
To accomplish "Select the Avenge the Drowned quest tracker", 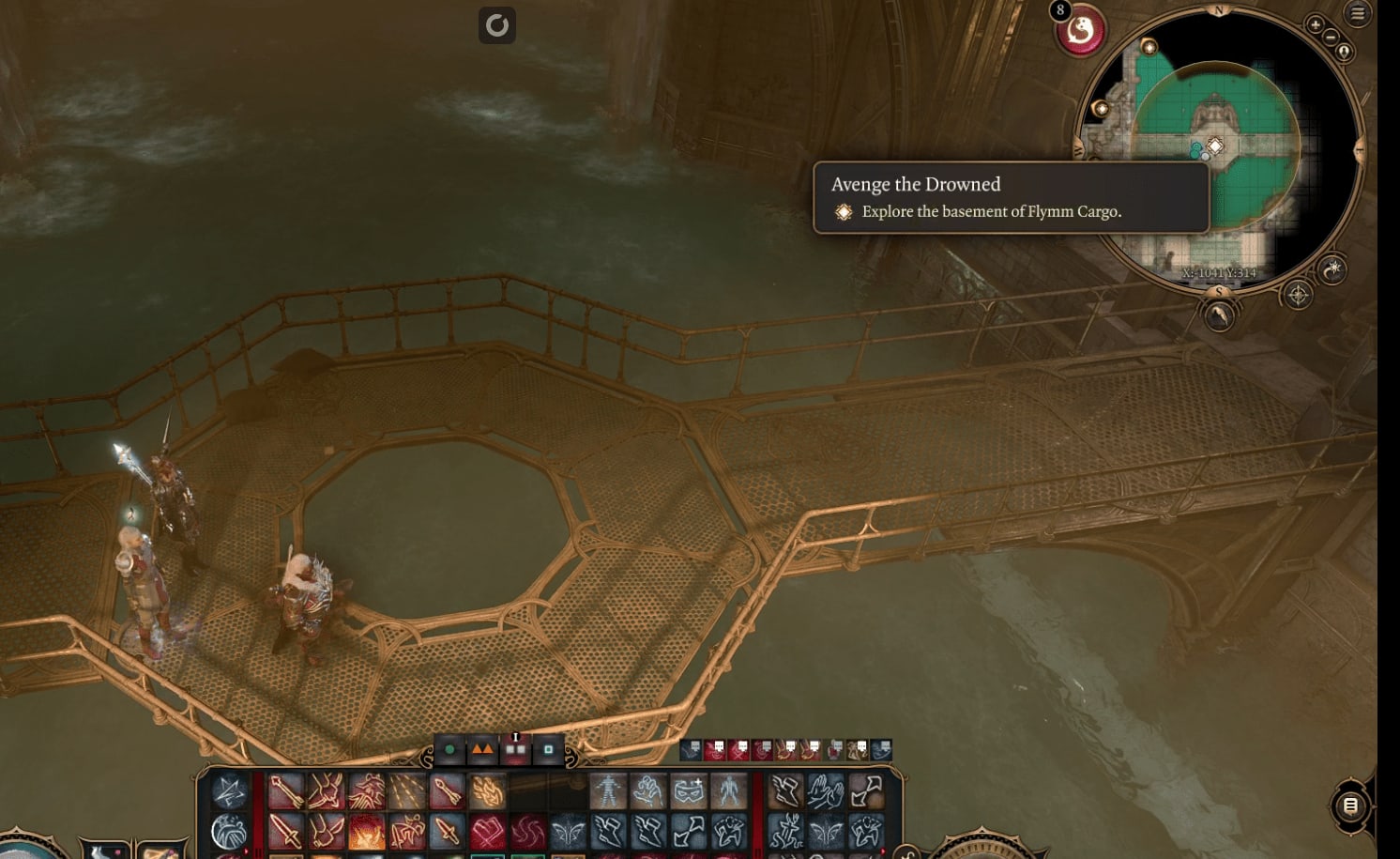I will click(x=1011, y=197).
